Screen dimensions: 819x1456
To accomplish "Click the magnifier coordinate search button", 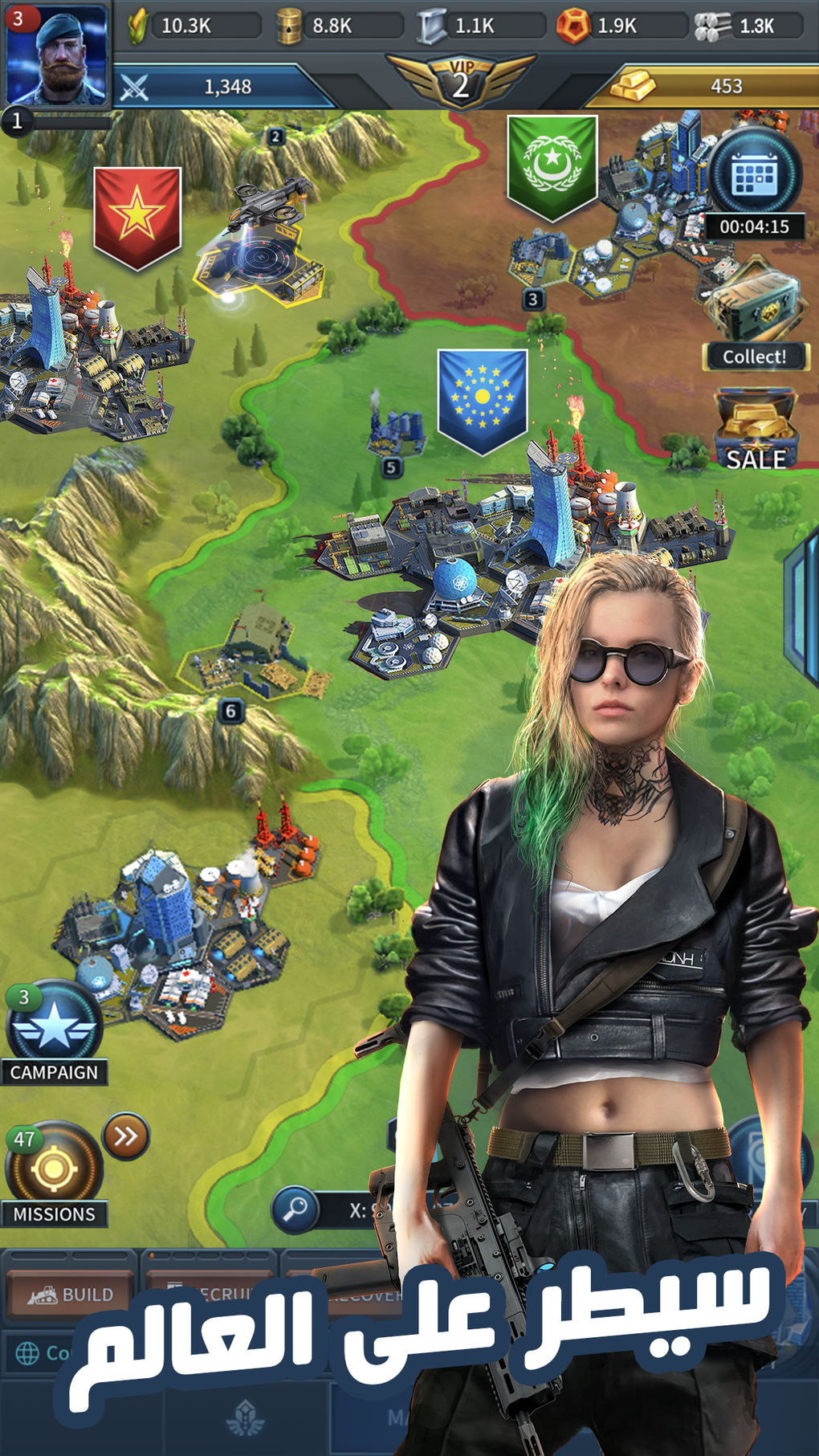I will pos(295,1208).
